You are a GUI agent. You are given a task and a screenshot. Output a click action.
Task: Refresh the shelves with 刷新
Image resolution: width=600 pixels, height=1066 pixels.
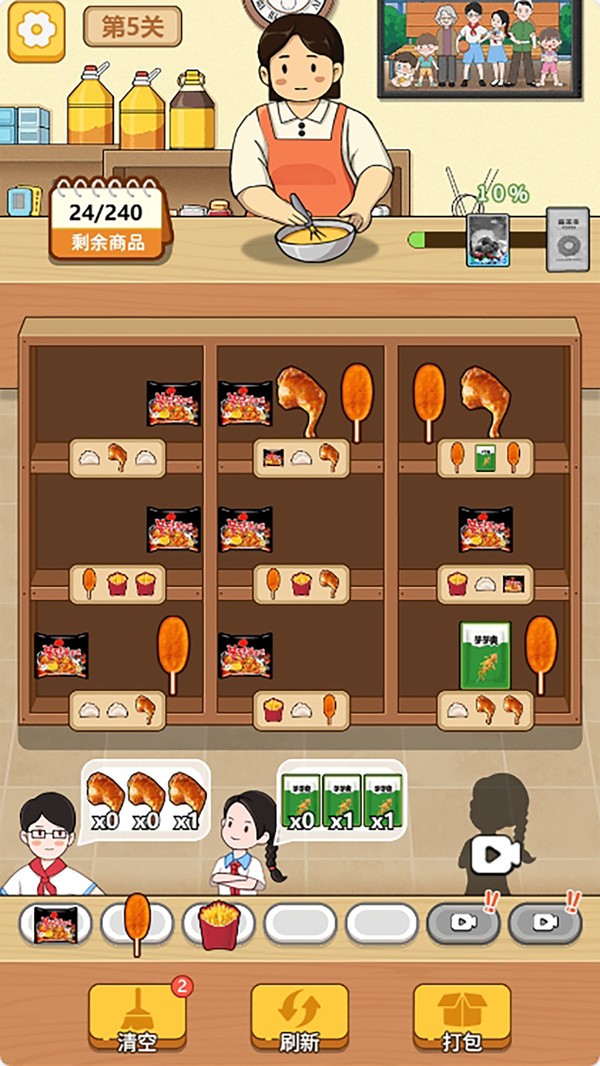[299, 1017]
